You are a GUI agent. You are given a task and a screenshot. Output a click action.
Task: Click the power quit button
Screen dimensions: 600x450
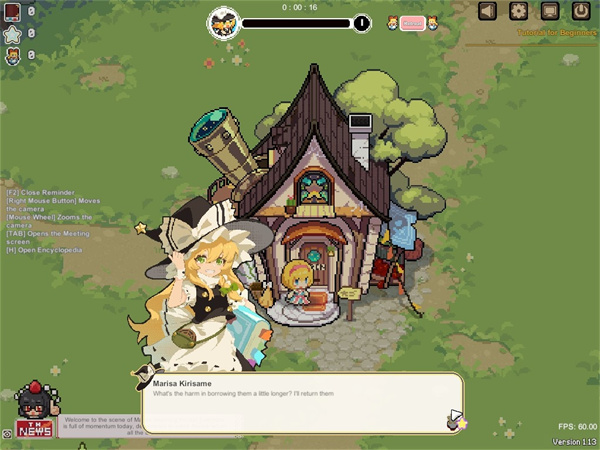coord(581,11)
